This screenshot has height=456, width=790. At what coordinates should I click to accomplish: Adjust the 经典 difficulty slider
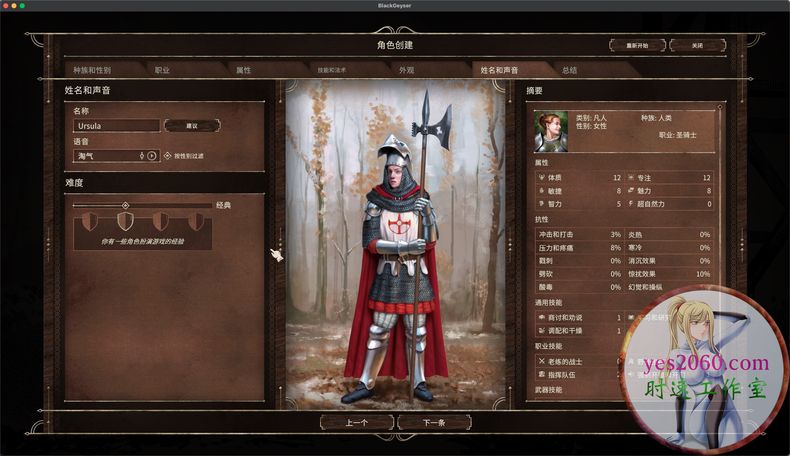125,205
